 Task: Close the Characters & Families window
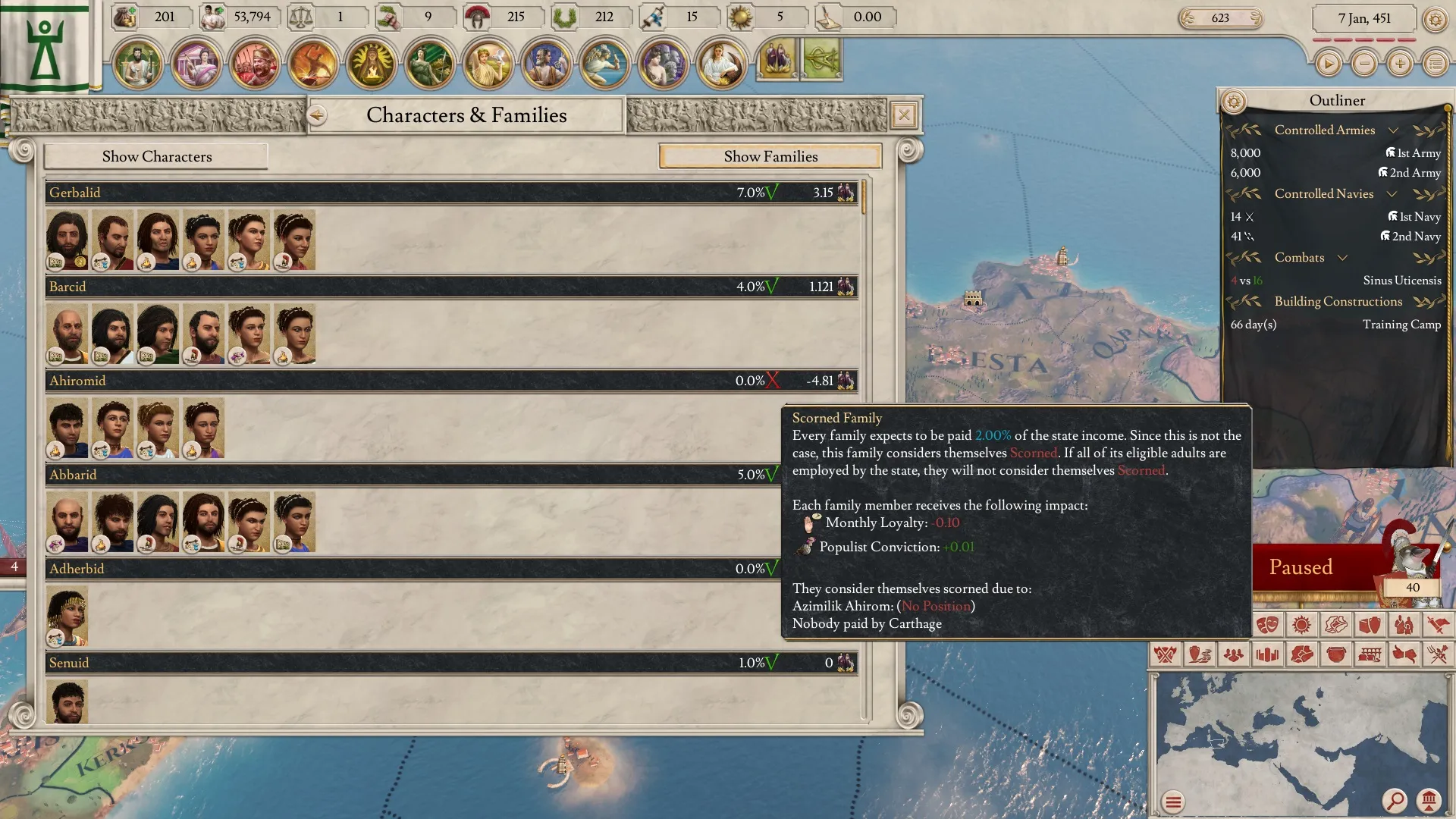tap(904, 115)
